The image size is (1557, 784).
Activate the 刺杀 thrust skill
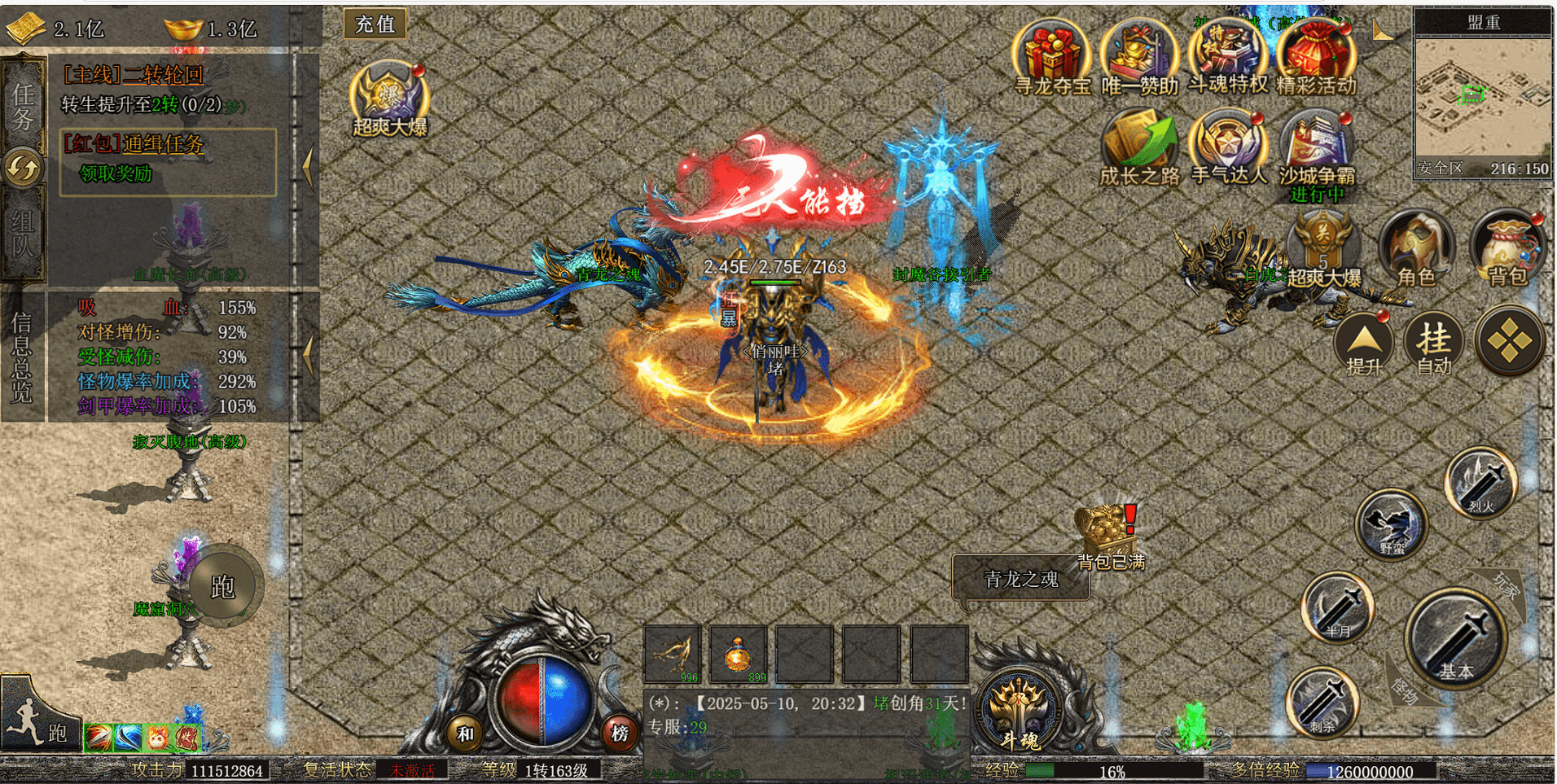[1322, 702]
